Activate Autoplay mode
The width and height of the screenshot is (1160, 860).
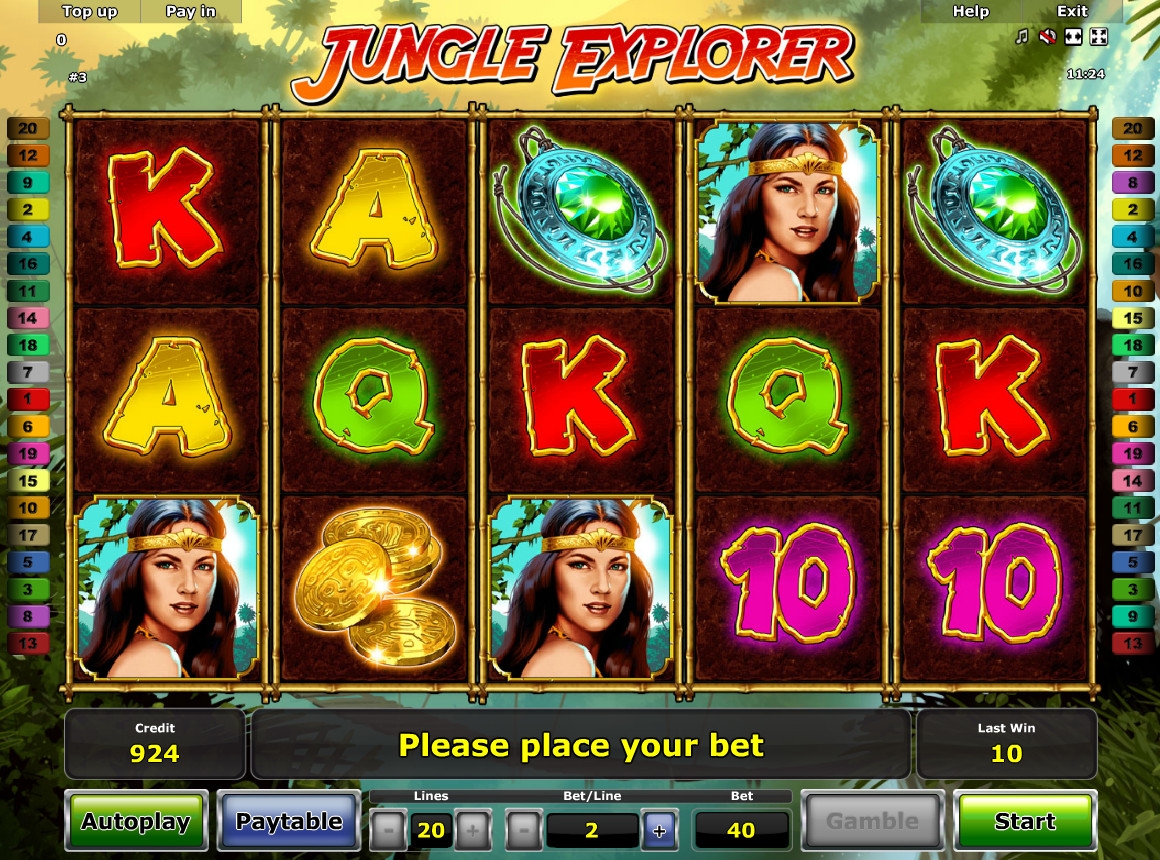(136, 822)
